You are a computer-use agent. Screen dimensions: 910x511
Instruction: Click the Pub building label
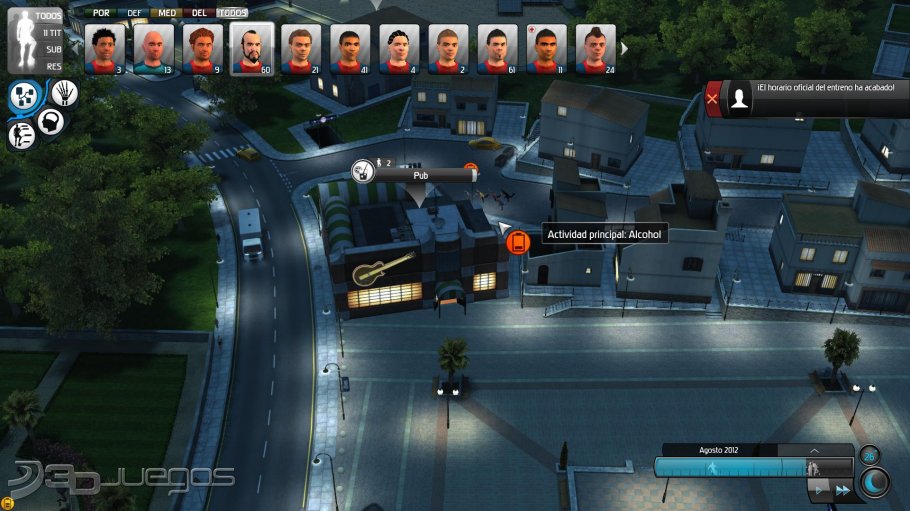point(420,174)
